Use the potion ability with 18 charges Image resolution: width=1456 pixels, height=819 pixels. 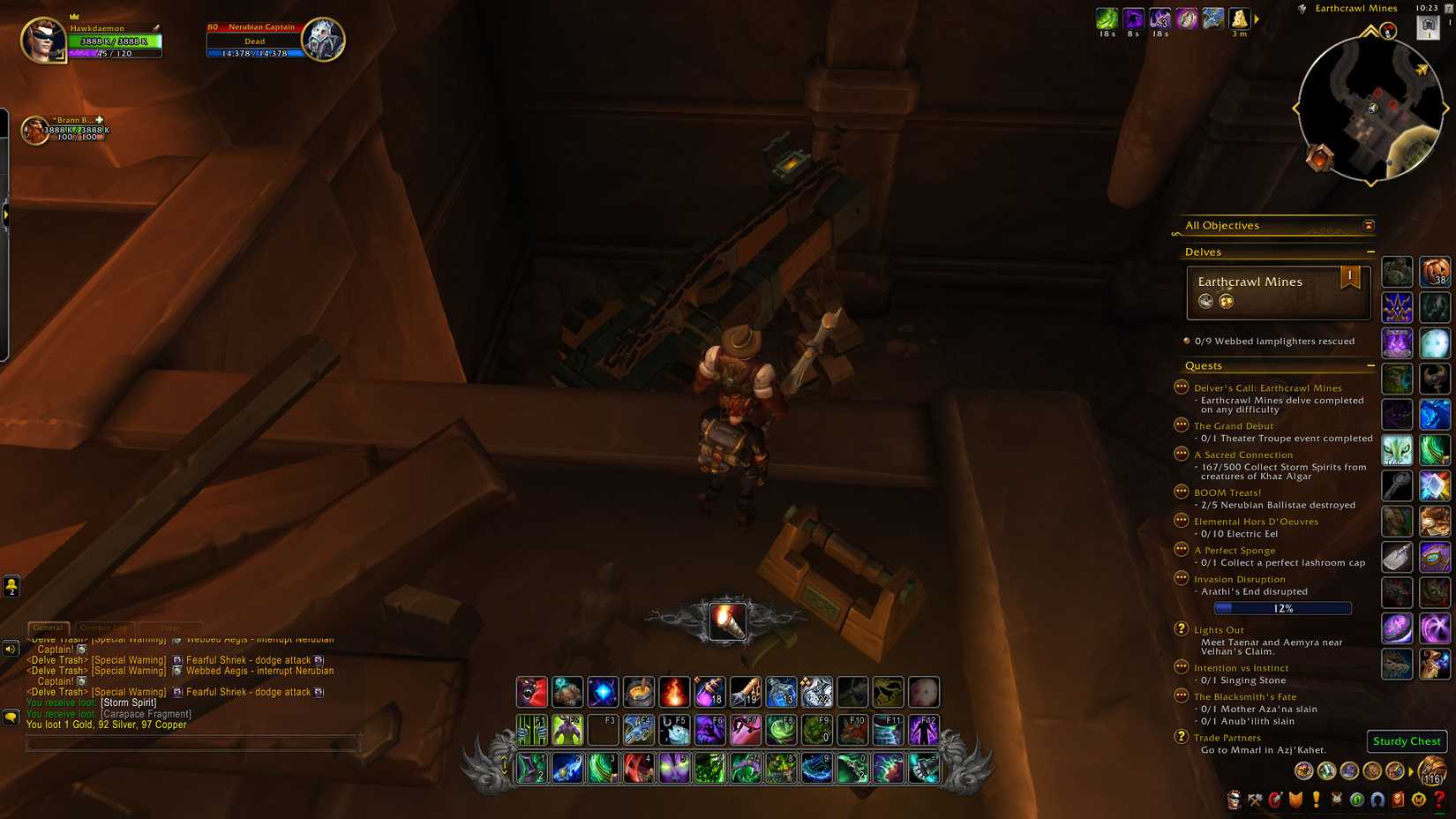pos(711,692)
